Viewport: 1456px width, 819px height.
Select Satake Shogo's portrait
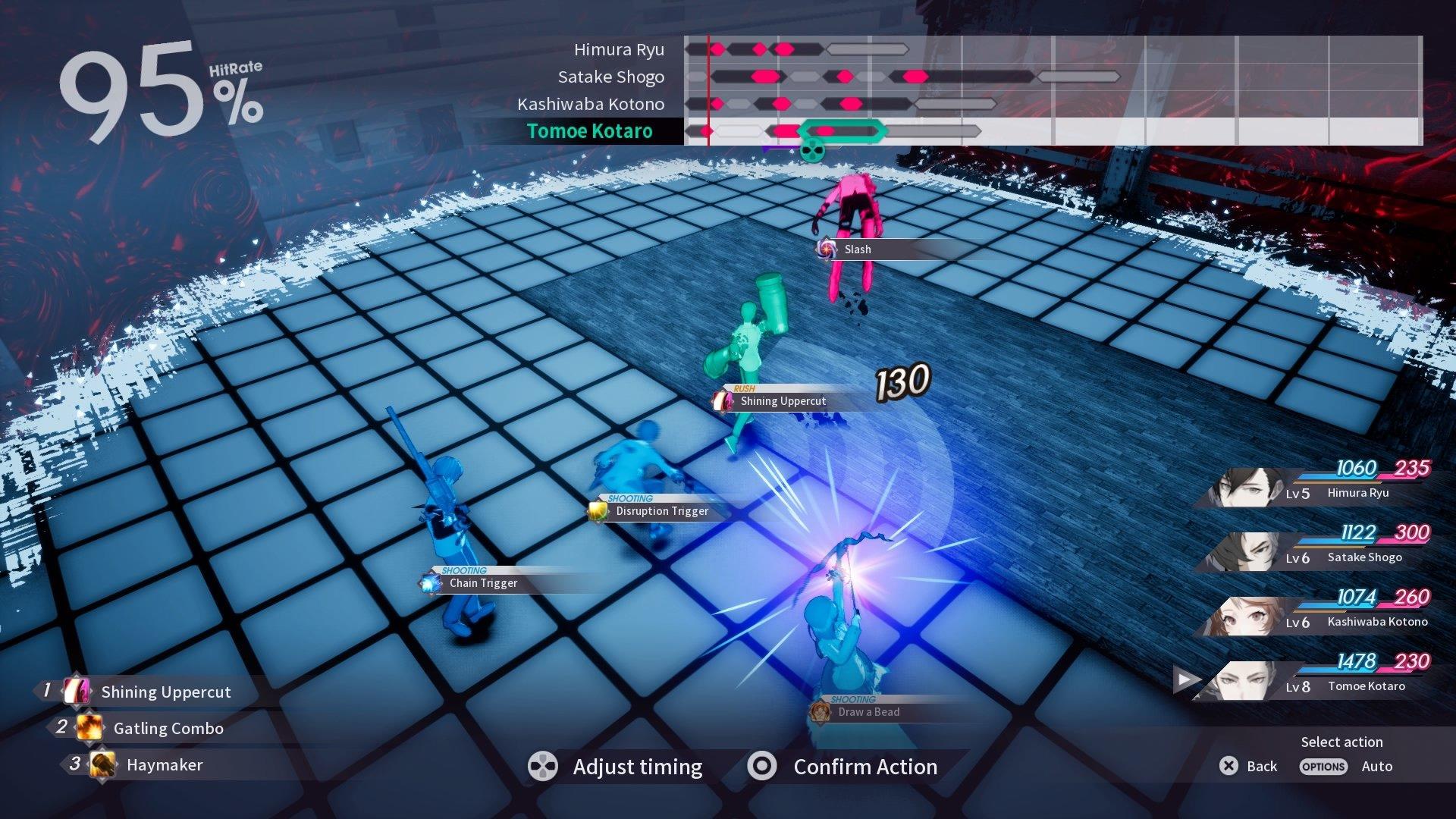[1250, 552]
